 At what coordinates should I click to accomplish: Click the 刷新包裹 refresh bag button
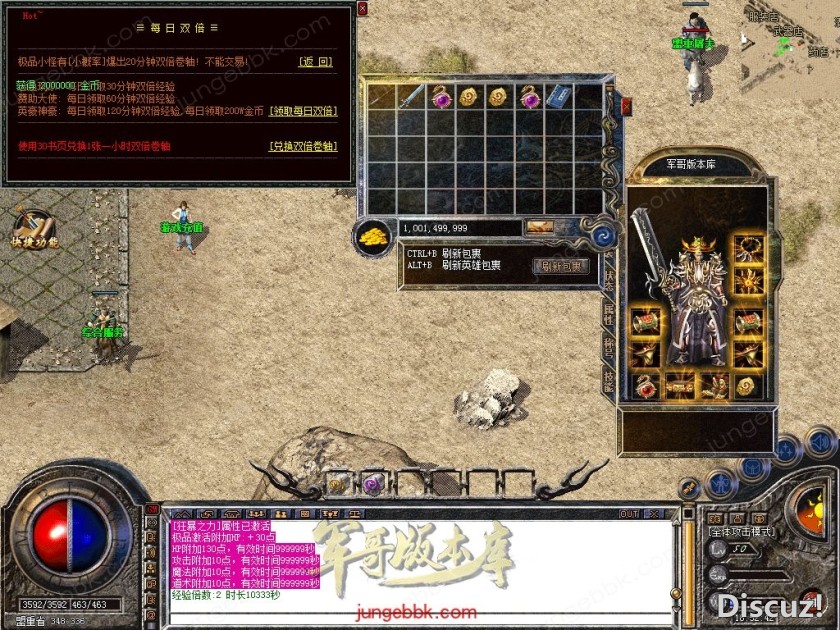click(x=562, y=266)
